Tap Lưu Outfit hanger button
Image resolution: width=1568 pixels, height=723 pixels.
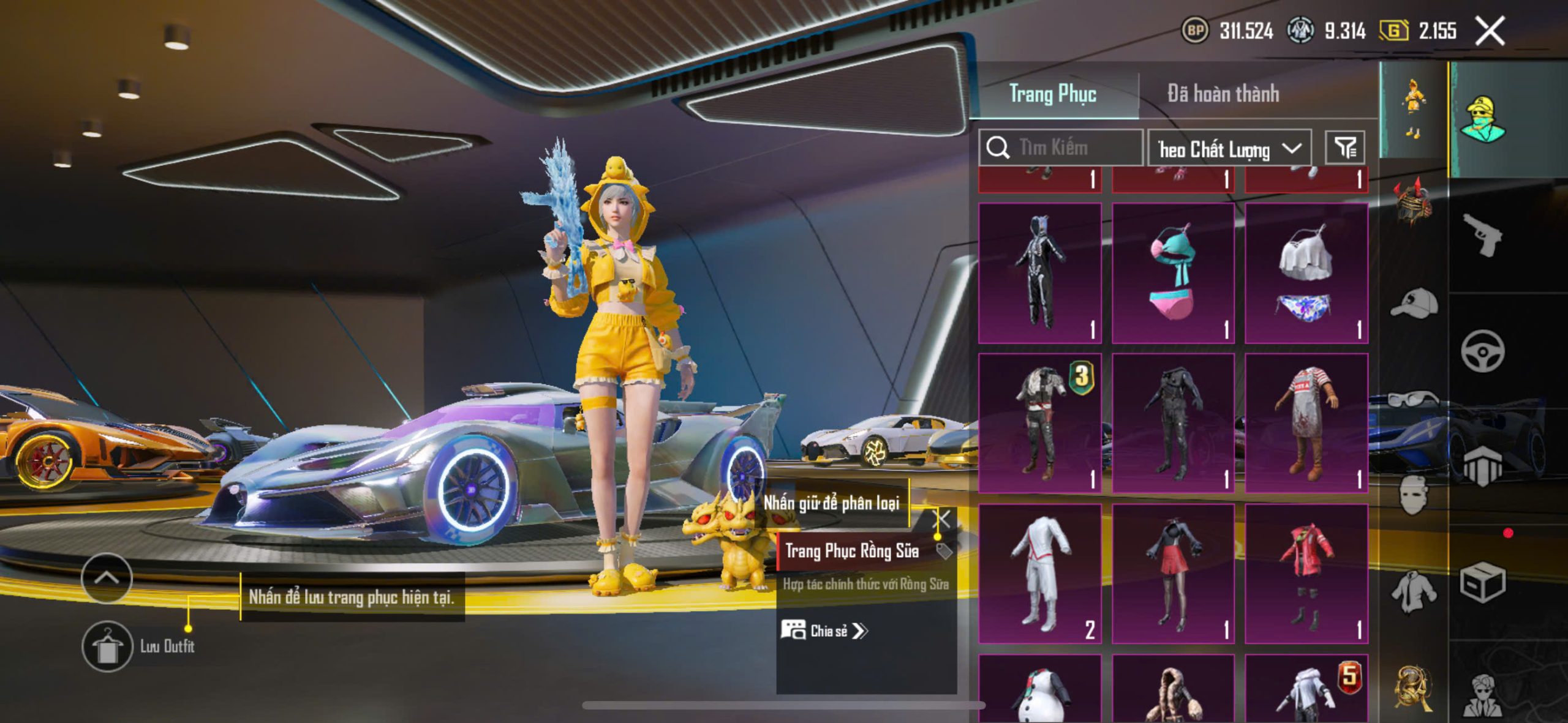click(x=107, y=646)
